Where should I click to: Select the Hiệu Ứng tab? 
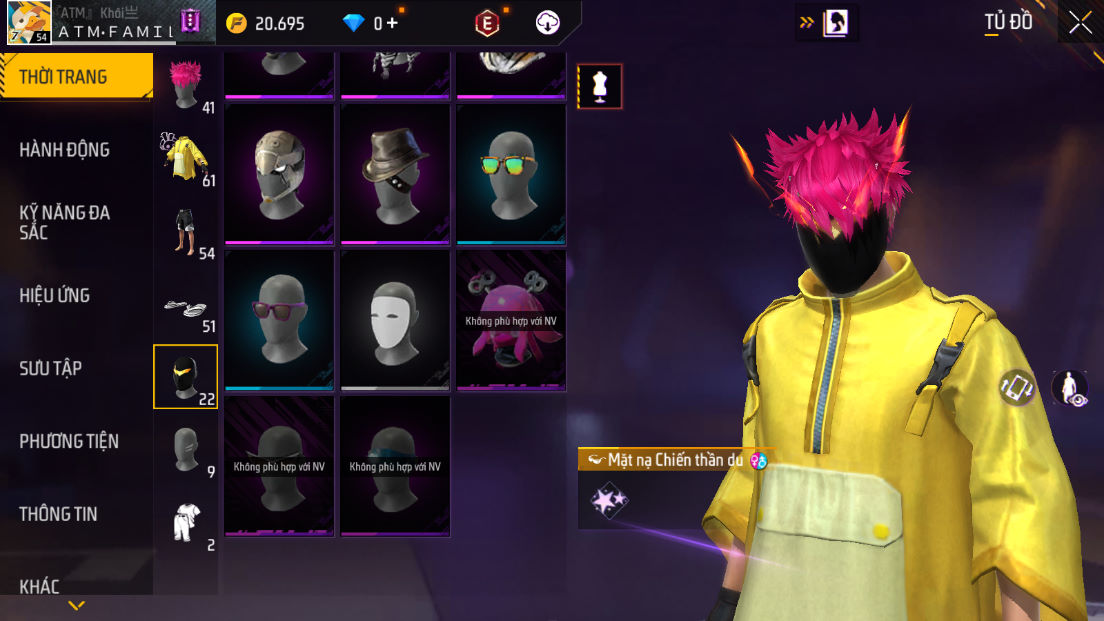point(55,295)
